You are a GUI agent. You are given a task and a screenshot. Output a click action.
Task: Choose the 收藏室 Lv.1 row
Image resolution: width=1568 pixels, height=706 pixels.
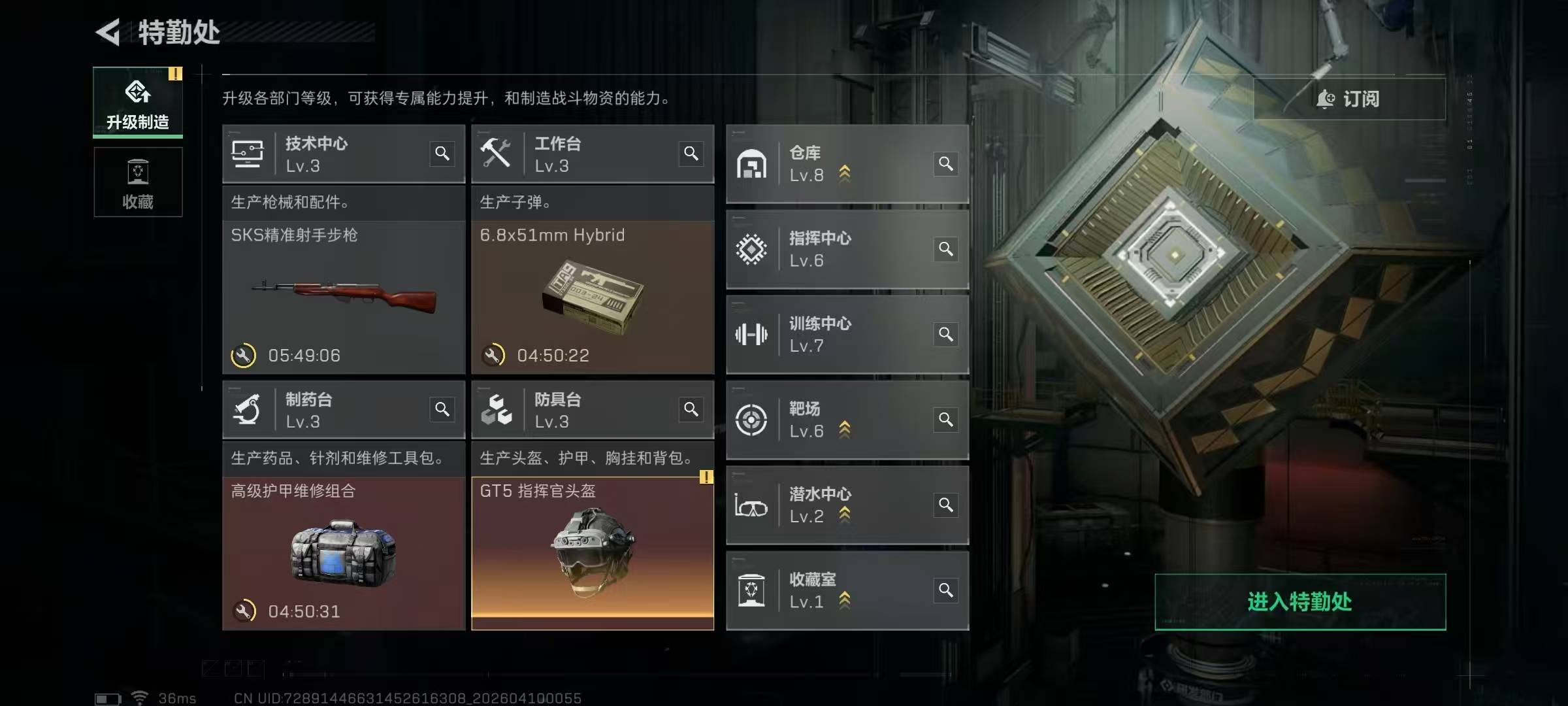click(x=847, y=590)
